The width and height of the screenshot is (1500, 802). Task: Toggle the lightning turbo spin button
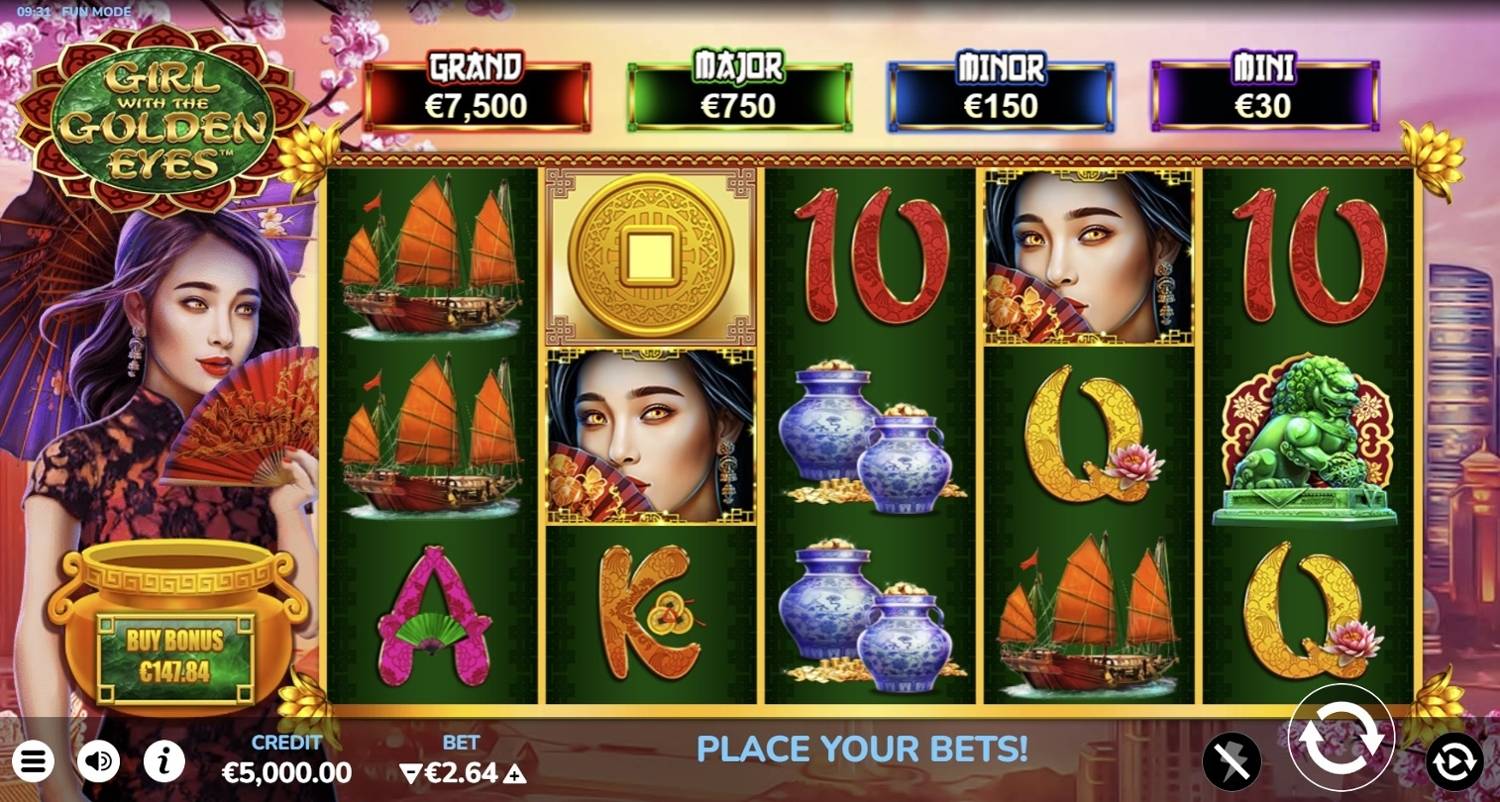(1231, 763)
